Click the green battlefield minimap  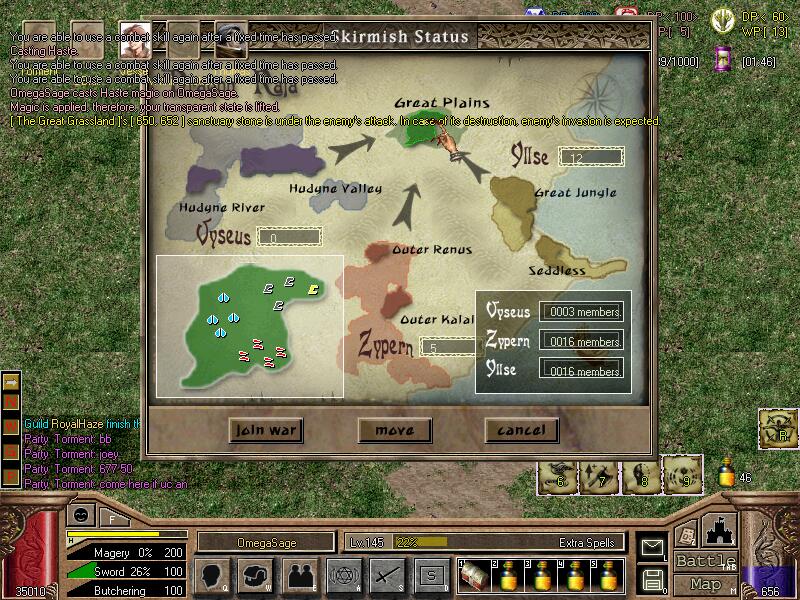coord(249,325)
